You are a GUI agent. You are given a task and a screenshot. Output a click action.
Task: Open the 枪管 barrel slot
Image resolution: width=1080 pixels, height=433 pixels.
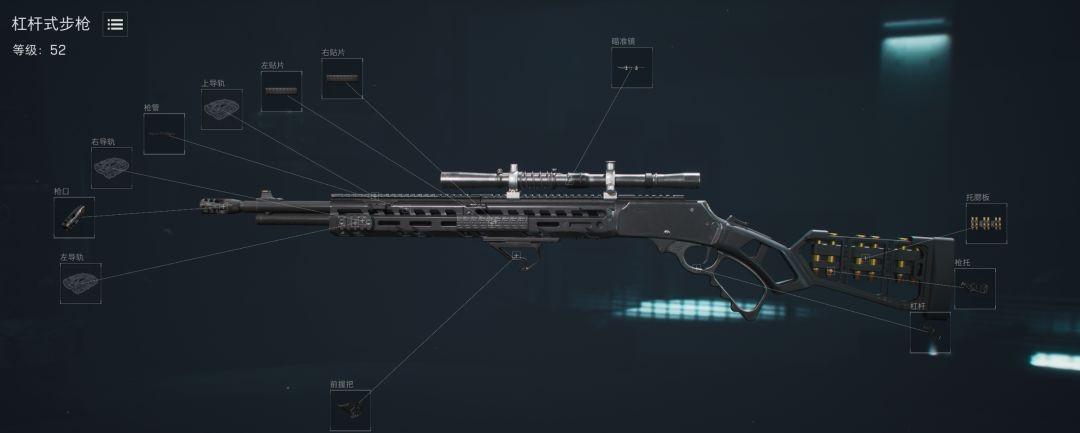pos(164,134)
